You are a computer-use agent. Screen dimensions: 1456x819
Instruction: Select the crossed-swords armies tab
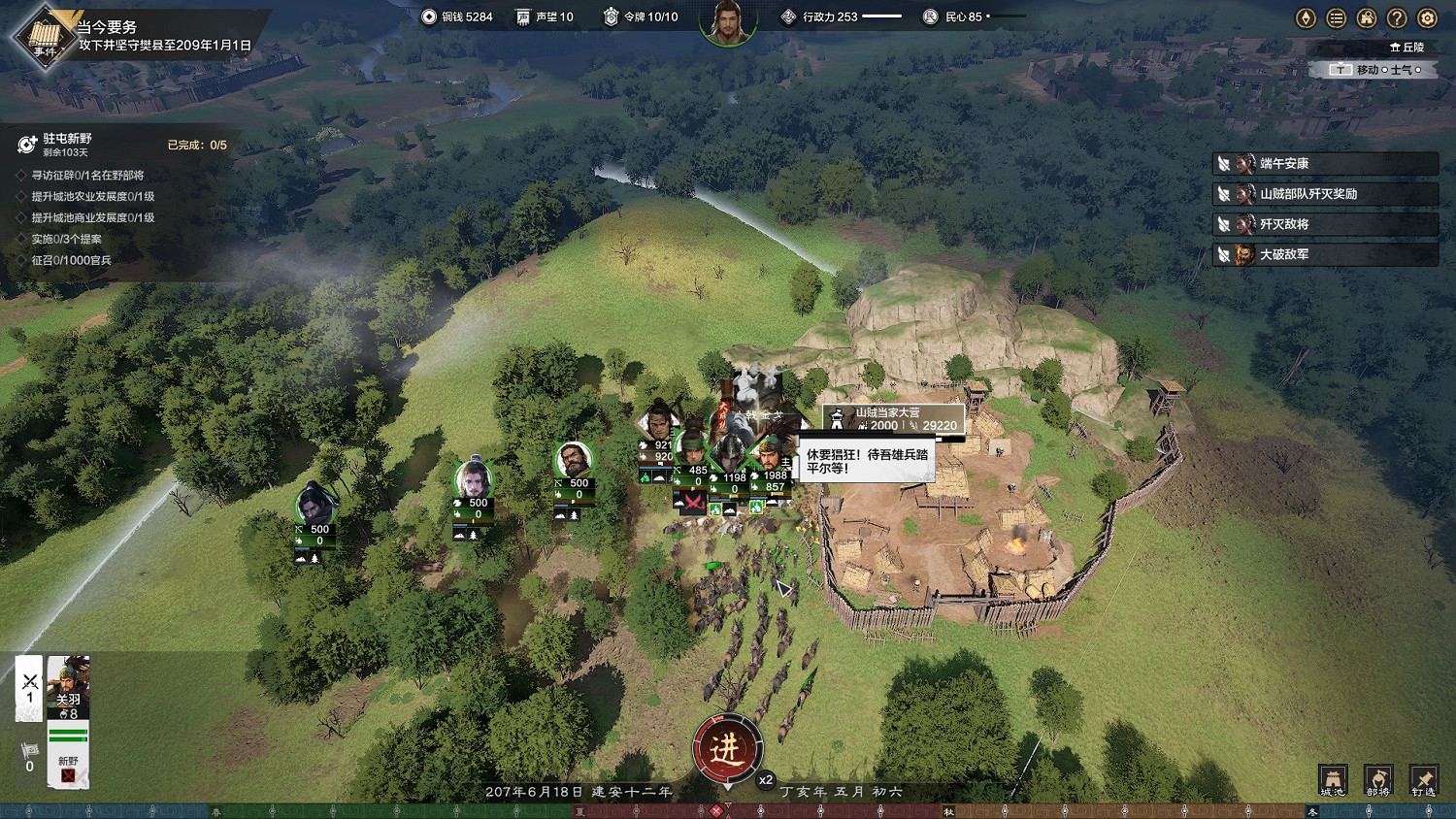point(29,687)
